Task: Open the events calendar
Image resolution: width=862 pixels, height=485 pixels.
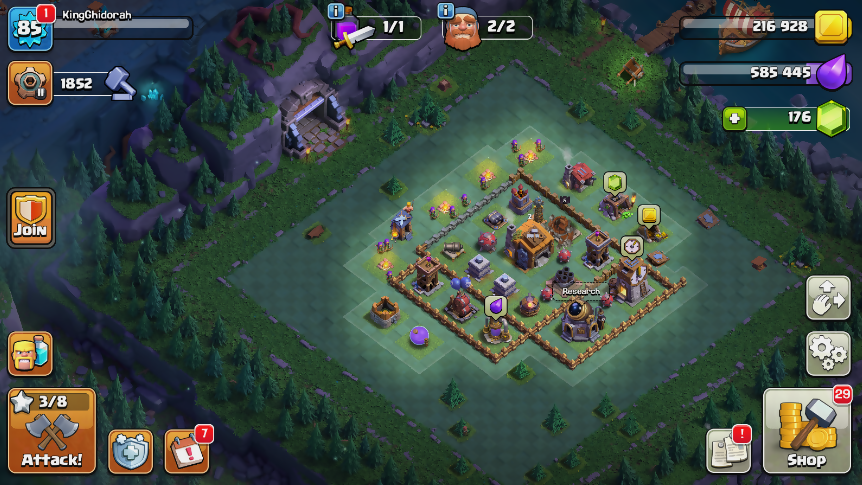Action: pyautogui.click(x=186, y=451)
